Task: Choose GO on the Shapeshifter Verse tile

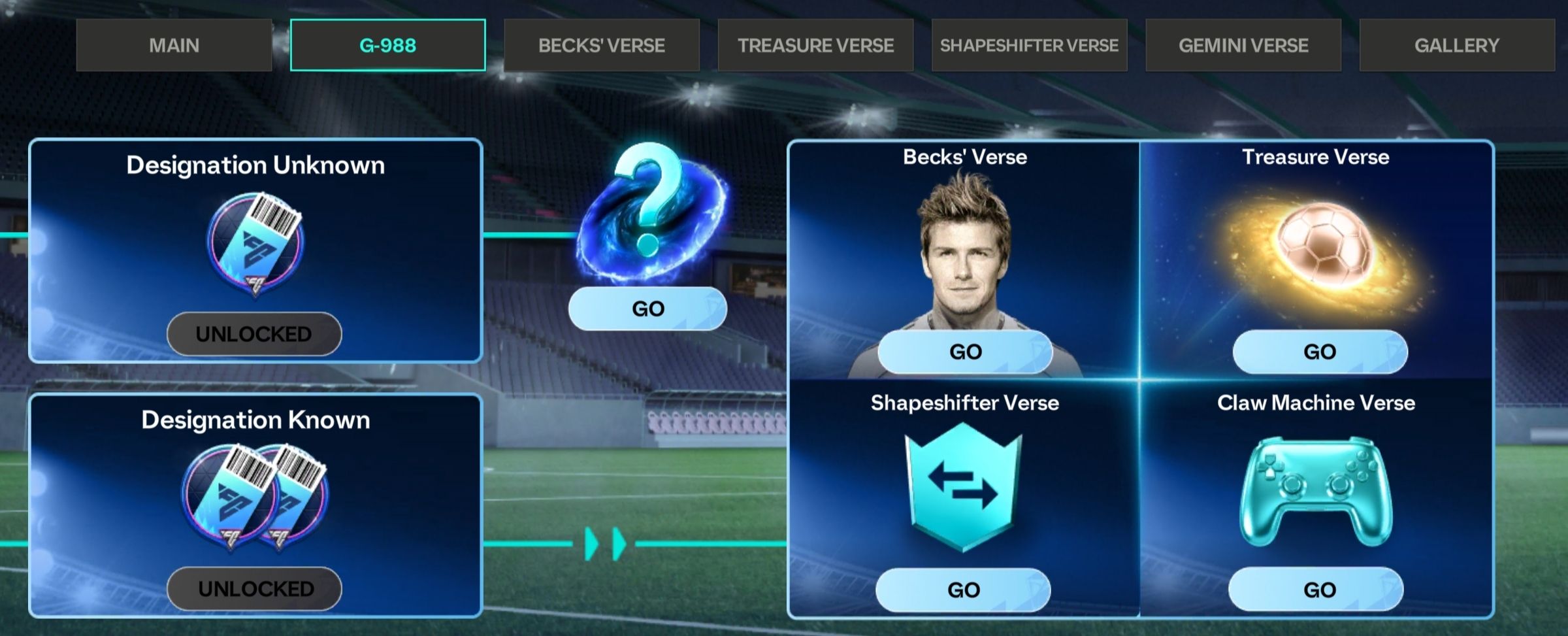Action: pyautogui.click(x=963, y=590)
